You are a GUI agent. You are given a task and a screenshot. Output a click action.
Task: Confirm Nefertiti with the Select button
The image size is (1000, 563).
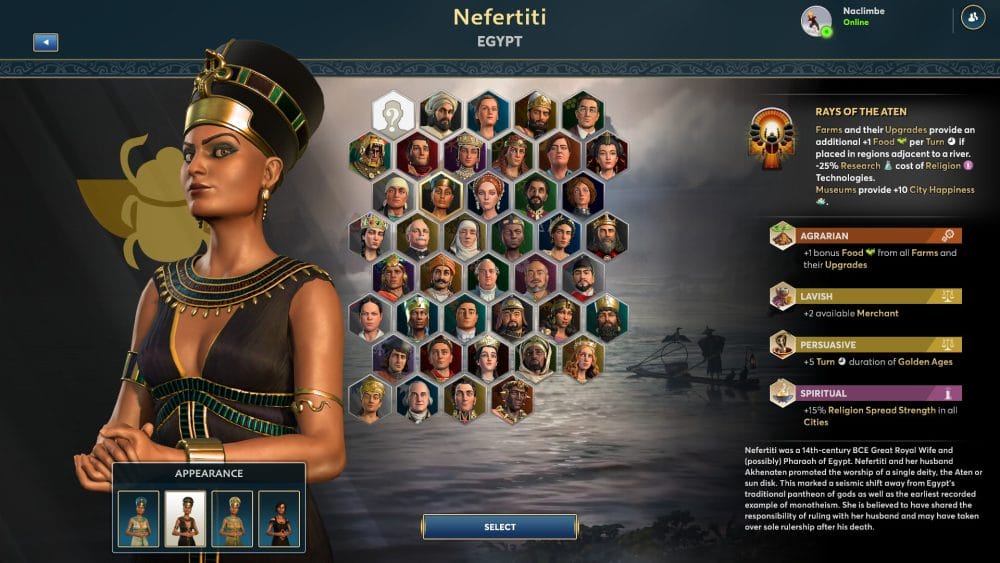[499, 527]
